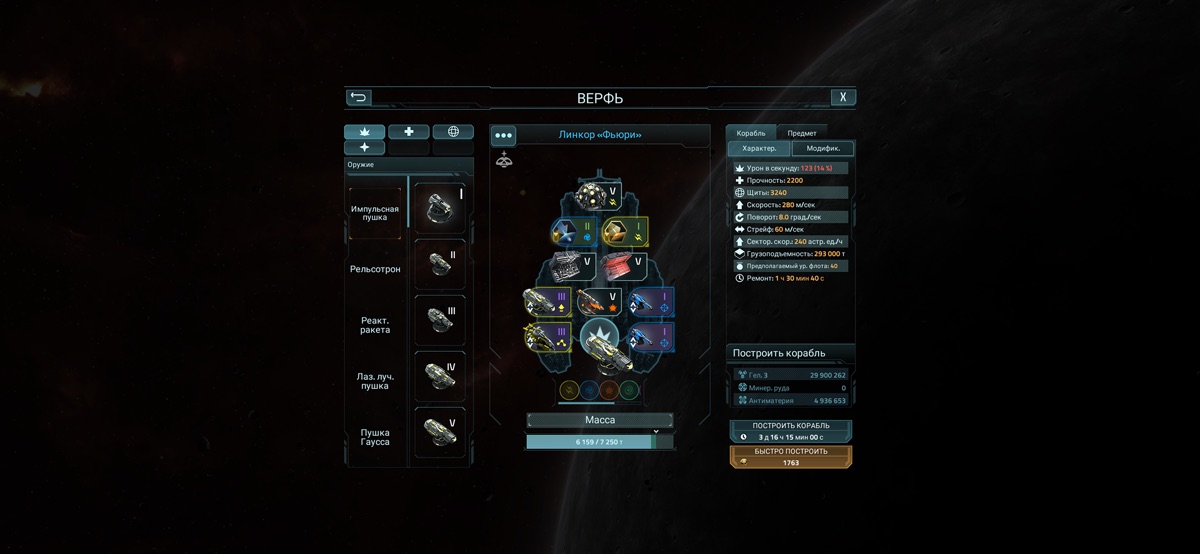Open the Корабль tab
The width and height of the screenshot is (1200, 554).
pyautogui.click(x=751, y=133)
